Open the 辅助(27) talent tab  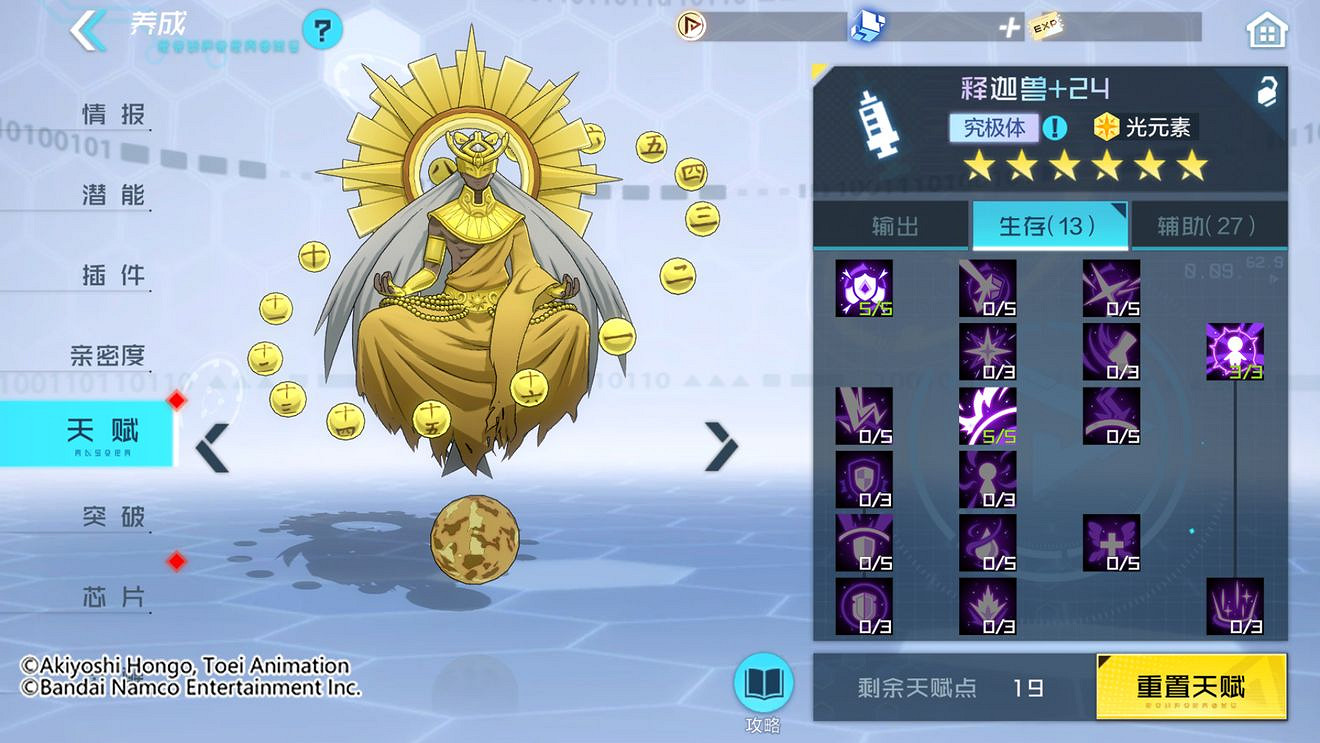pyautogui.click(x=1208, y=226)
